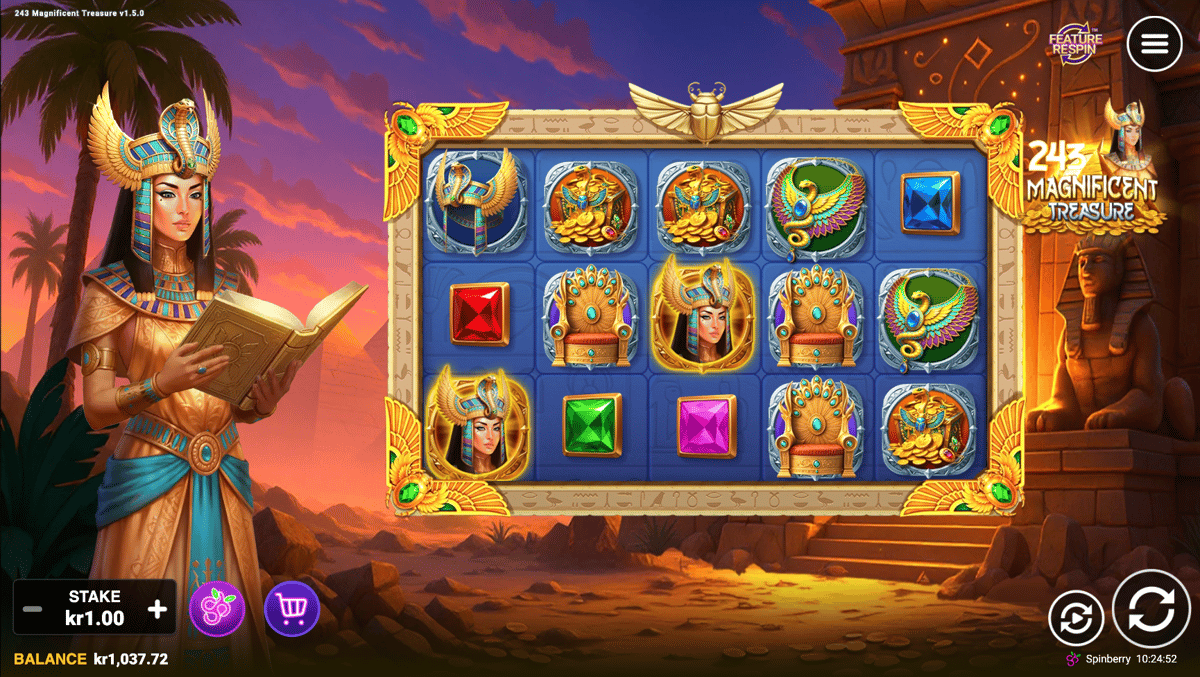
Task: Click the Feature Respin logo
Action: (1075, 43)
